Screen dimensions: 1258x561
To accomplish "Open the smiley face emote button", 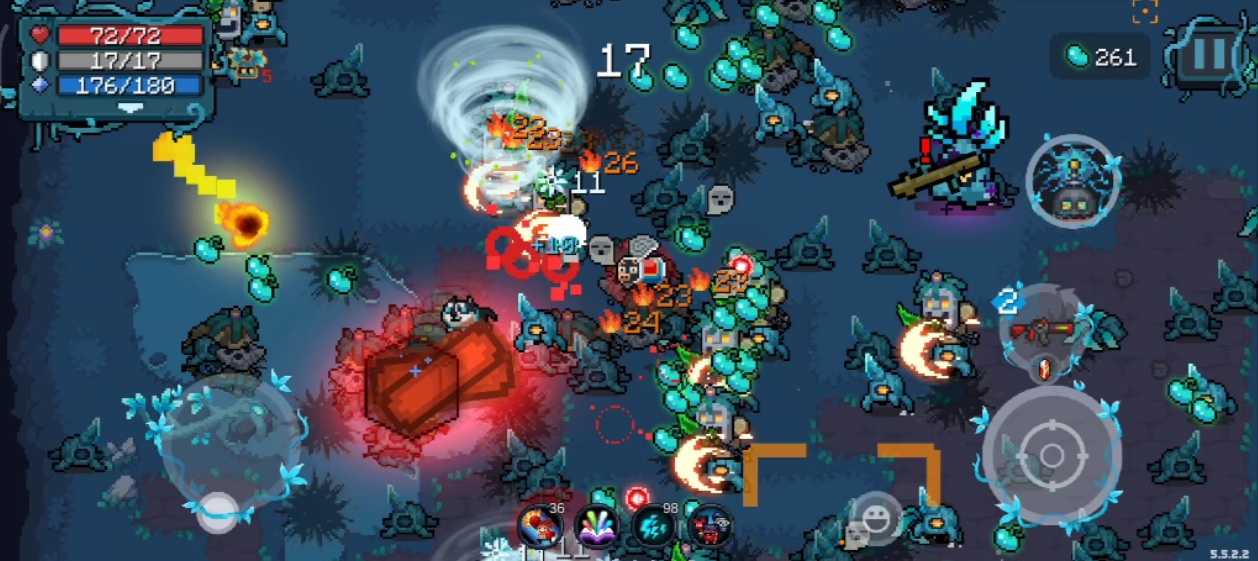I will (x=877, y=518).
